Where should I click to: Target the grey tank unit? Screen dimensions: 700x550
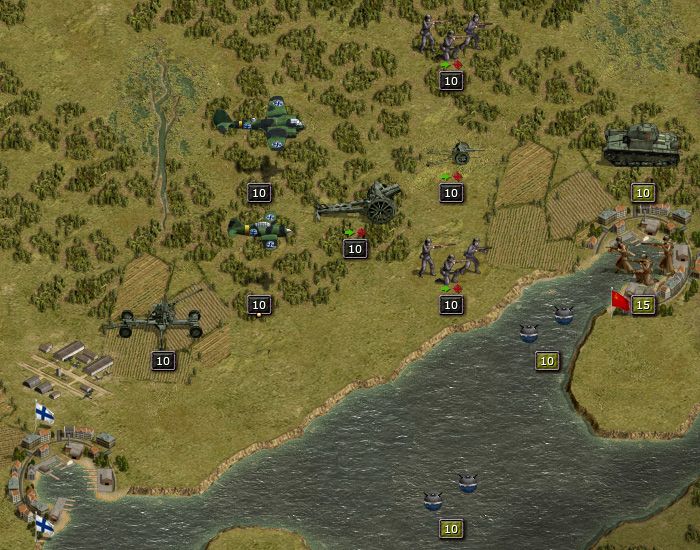(641, 146)
